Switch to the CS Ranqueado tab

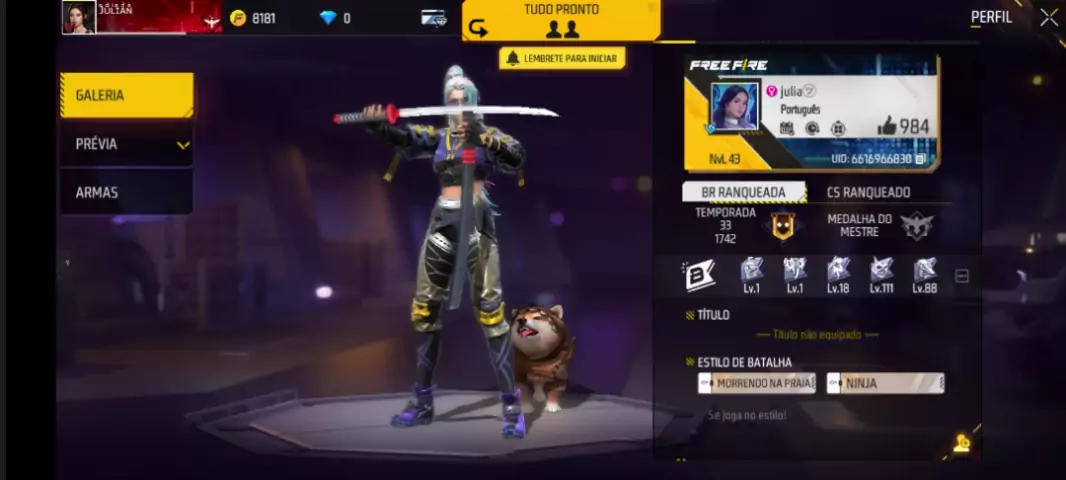[868, 192]
